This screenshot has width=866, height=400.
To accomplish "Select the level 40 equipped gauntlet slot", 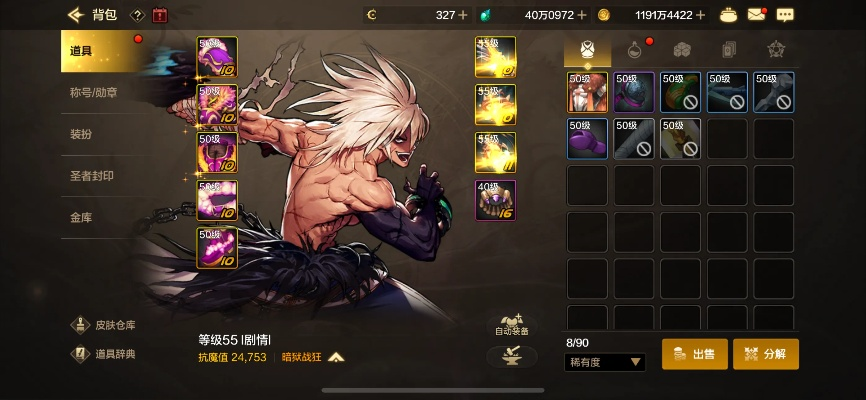I will 495,200.
